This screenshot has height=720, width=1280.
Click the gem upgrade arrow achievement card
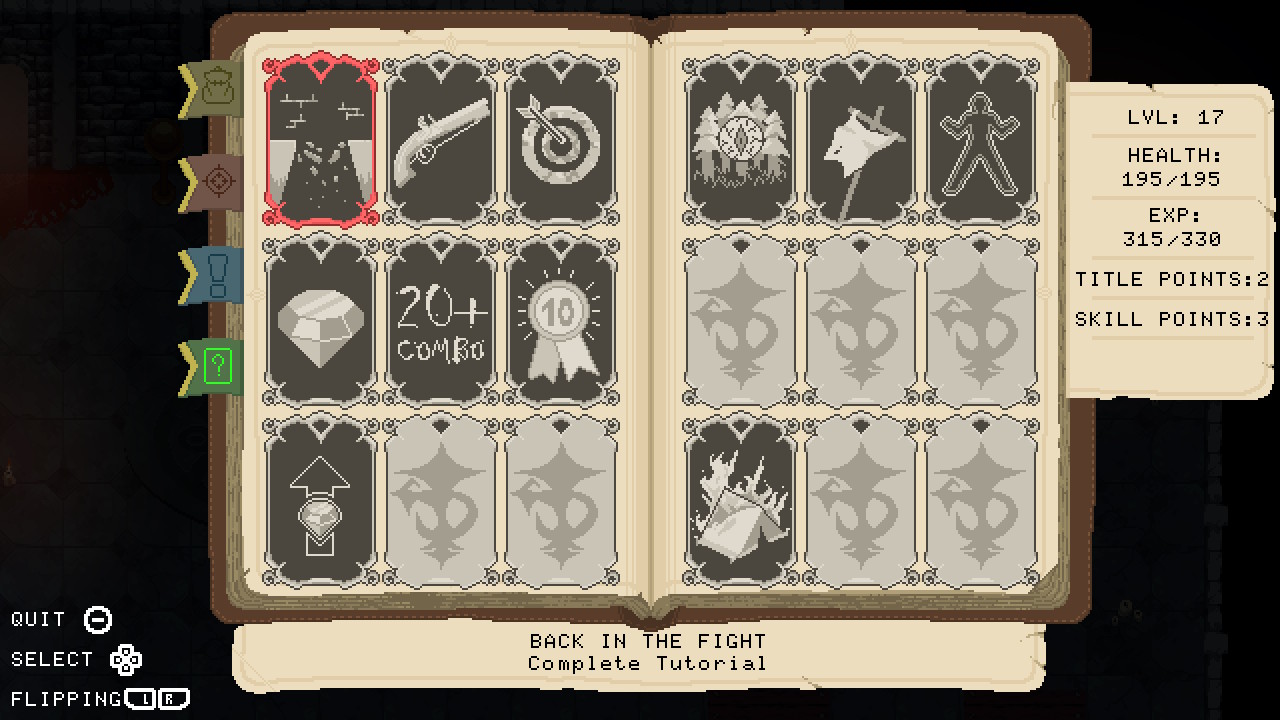tap(320, 505)
